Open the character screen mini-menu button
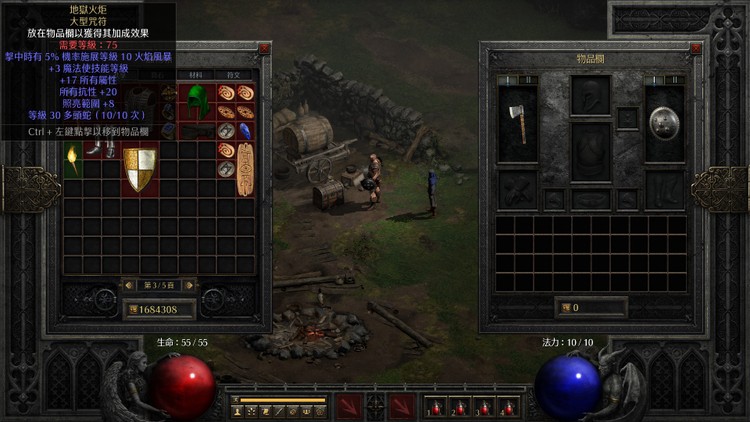Viewport: 750px width, 422px height. (x=238, y=410)
